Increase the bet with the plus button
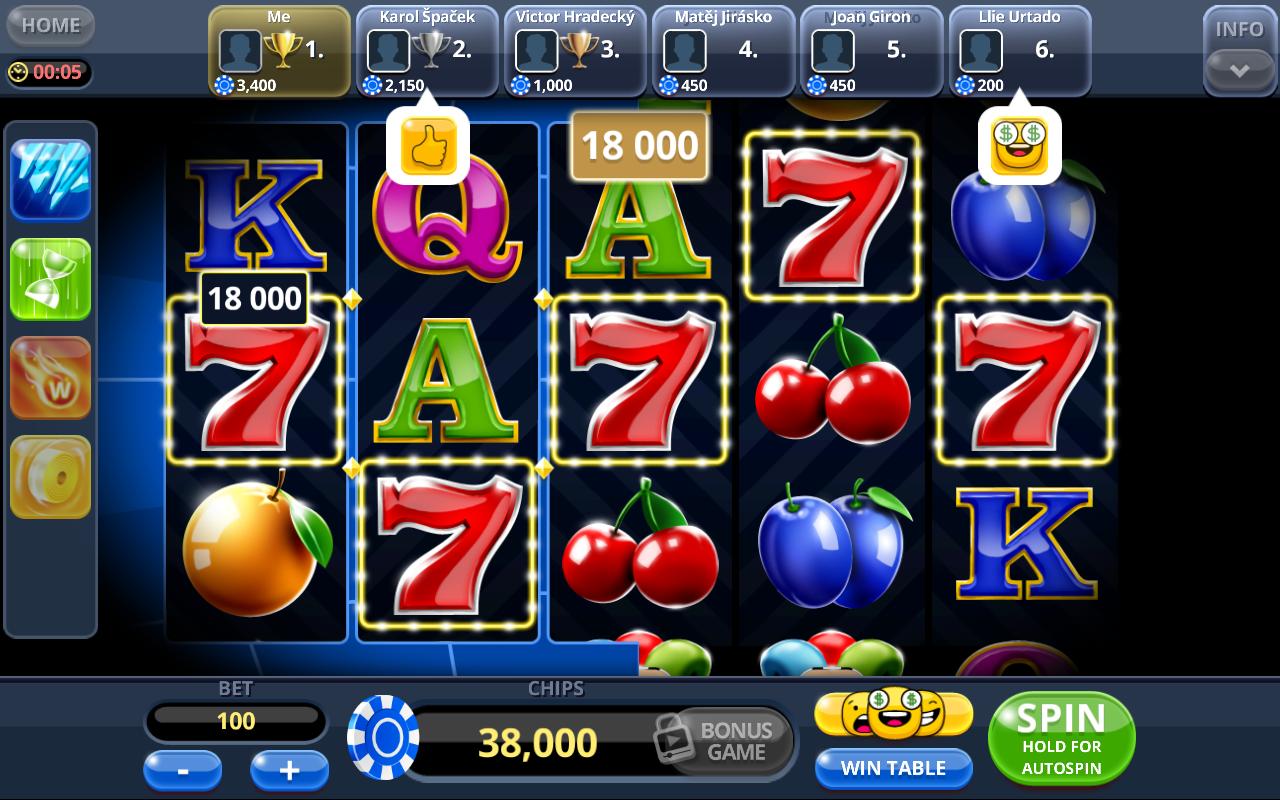 click(289, 770)
